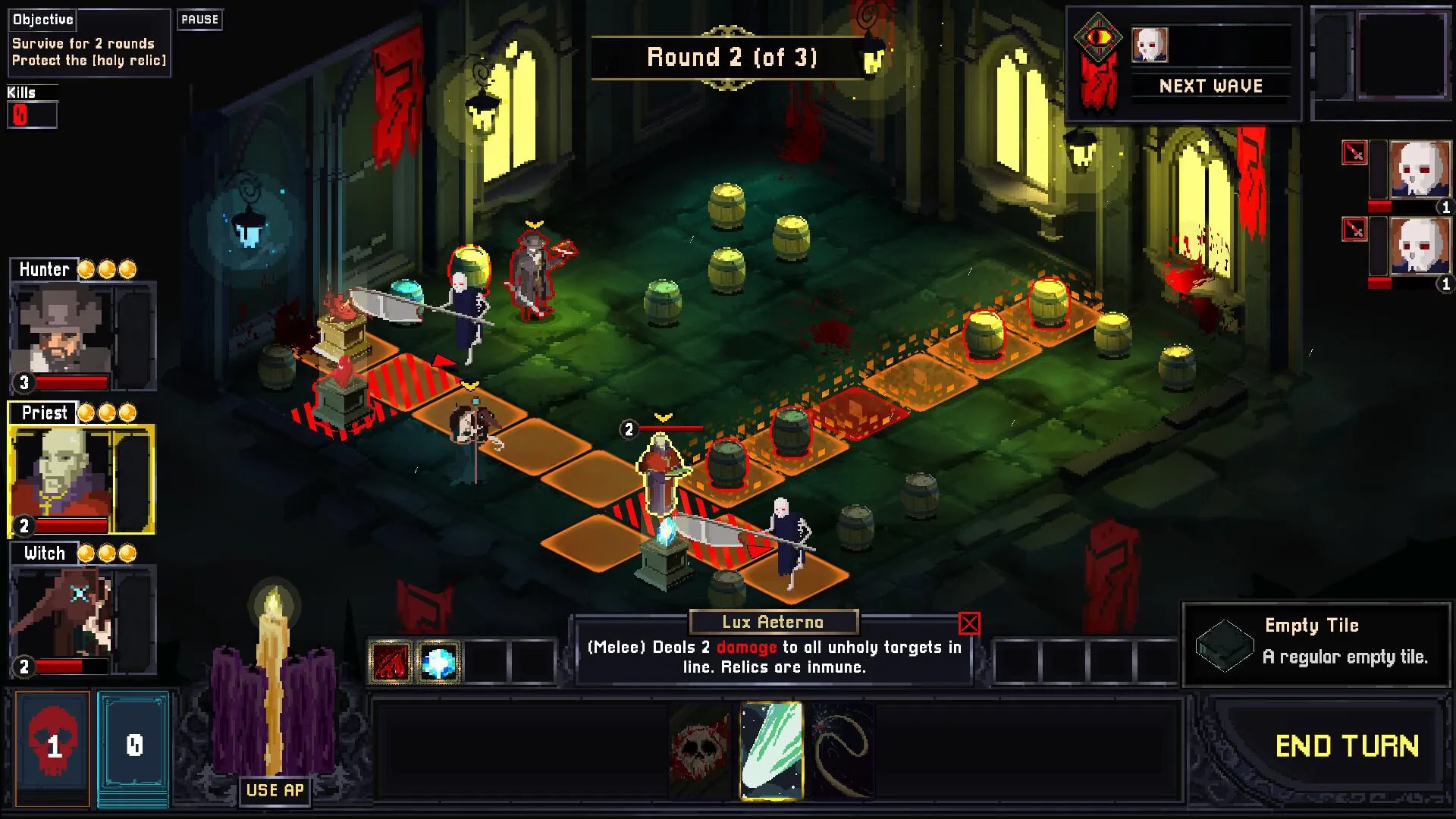Open the Pause menu

pos(199,20)
